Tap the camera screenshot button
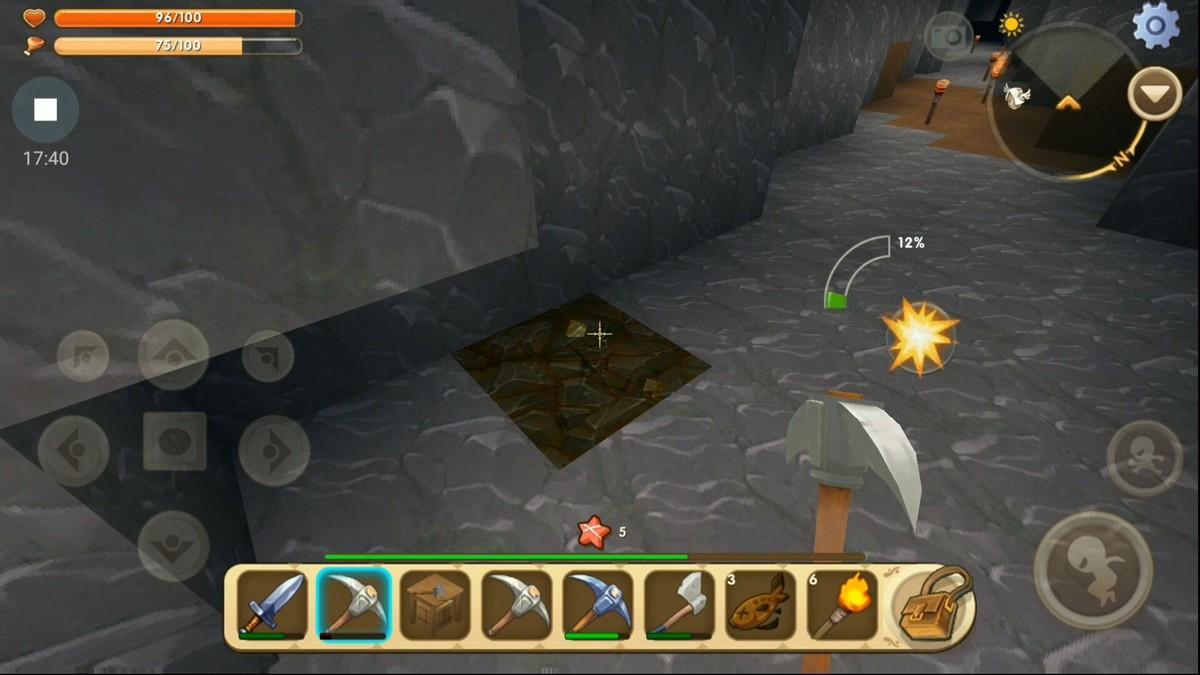The width and height of the screenshot is (1200, 675). 948,37
